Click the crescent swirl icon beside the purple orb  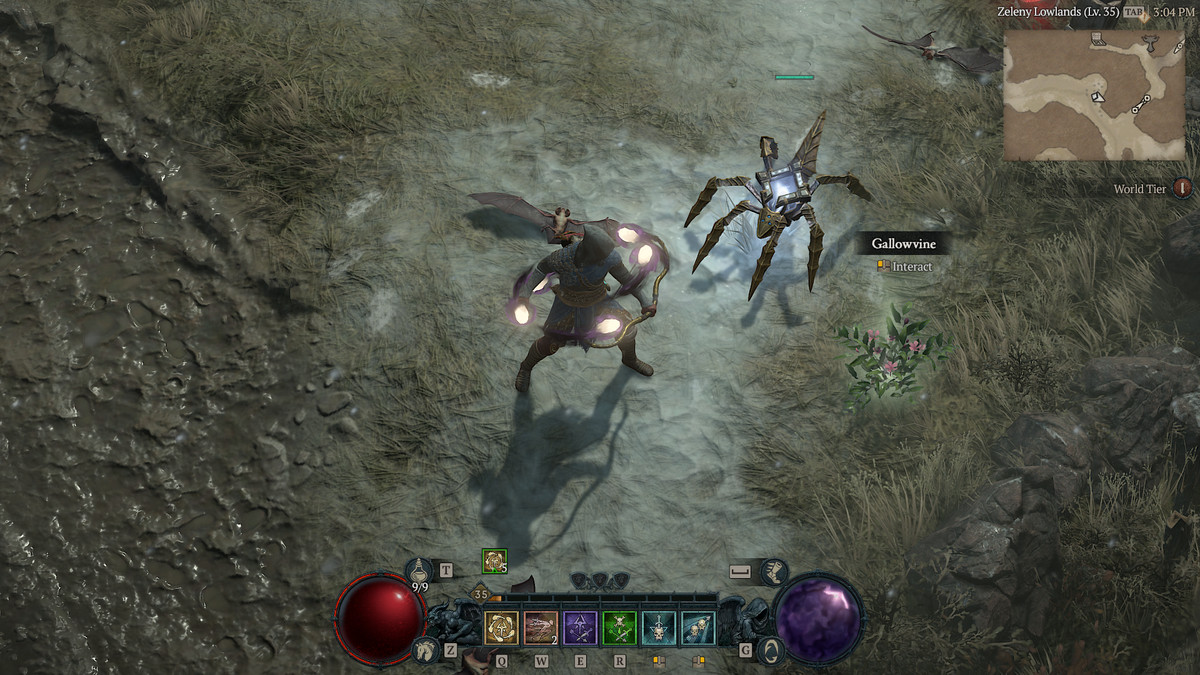click(770, 651)
